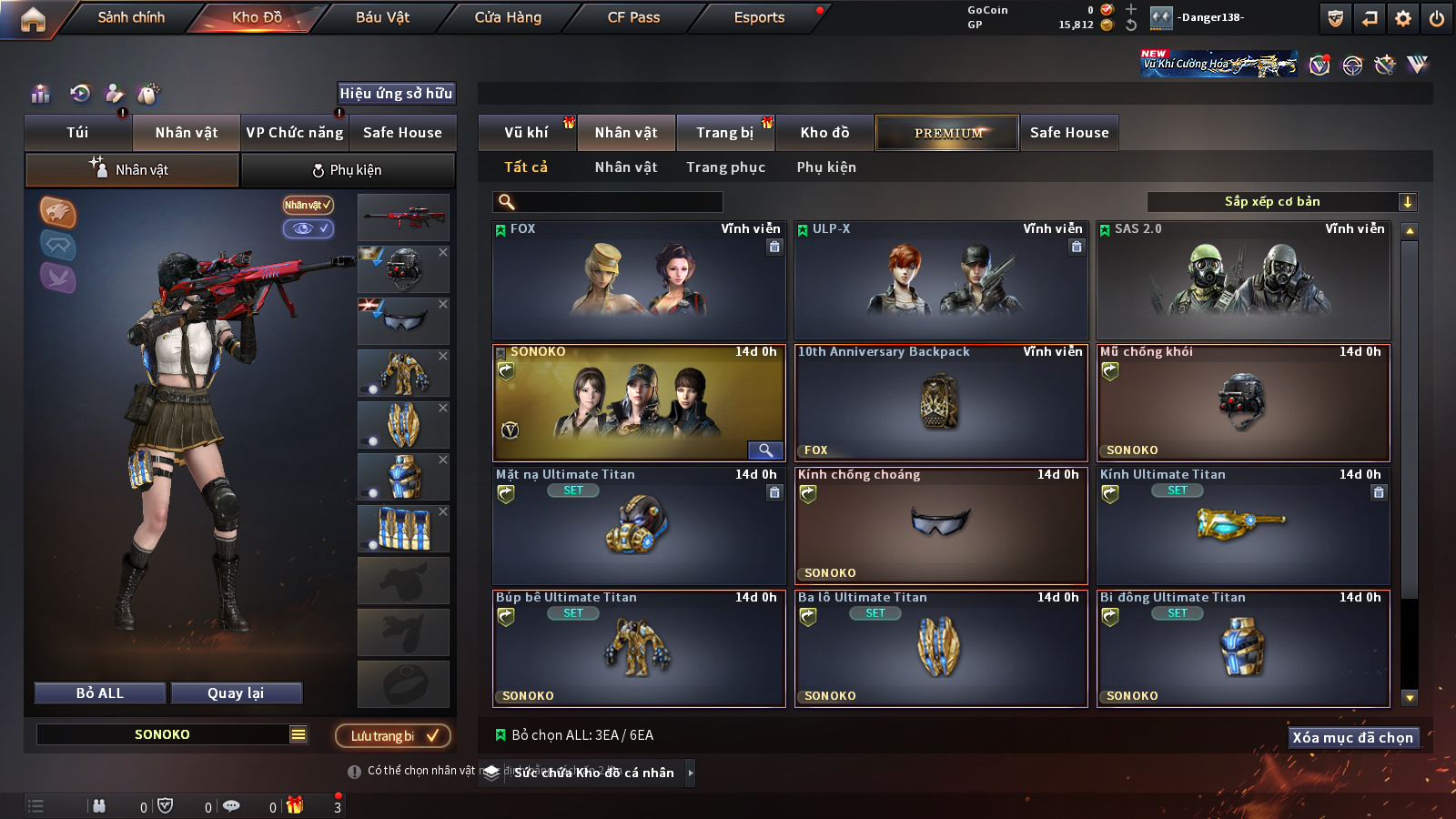Screen dimensions: 1456x819
Task: Choose the Trang phục filter
Action: click(x=725, y=167)
